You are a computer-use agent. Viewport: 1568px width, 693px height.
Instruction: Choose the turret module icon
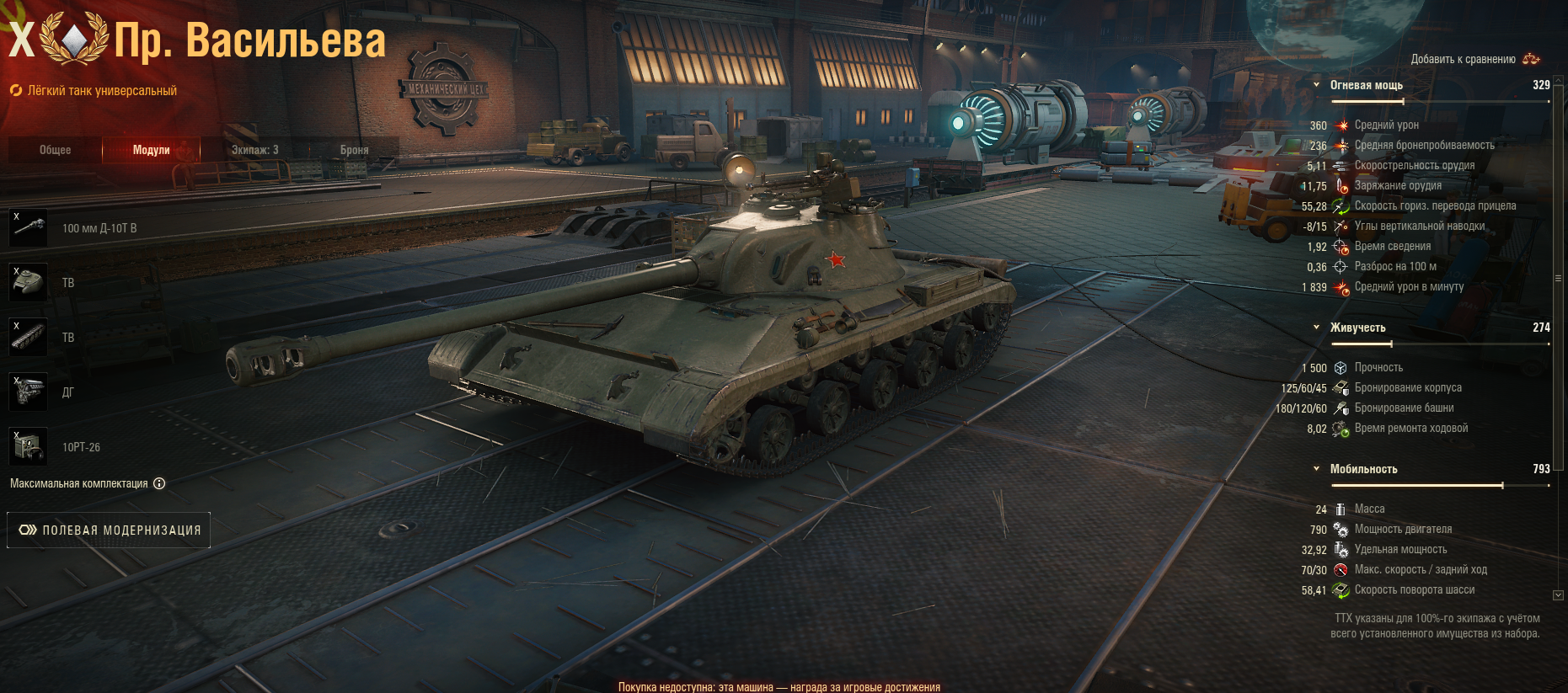(29, 283)
